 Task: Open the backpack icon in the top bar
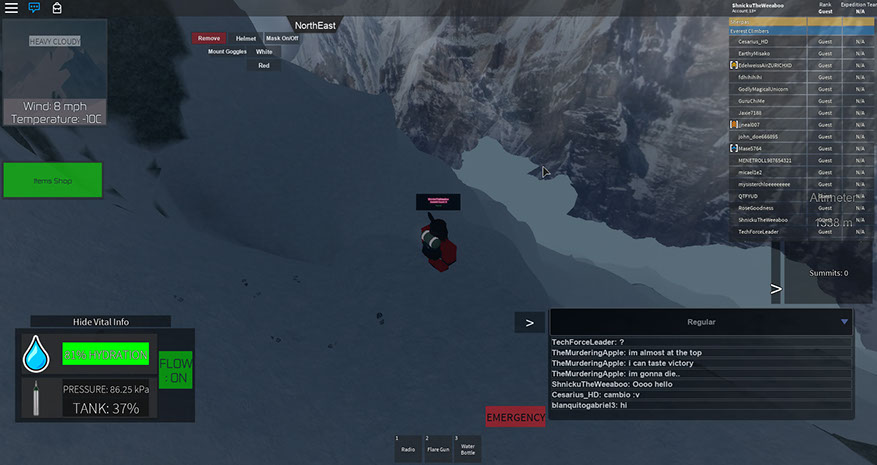point(57,7)
